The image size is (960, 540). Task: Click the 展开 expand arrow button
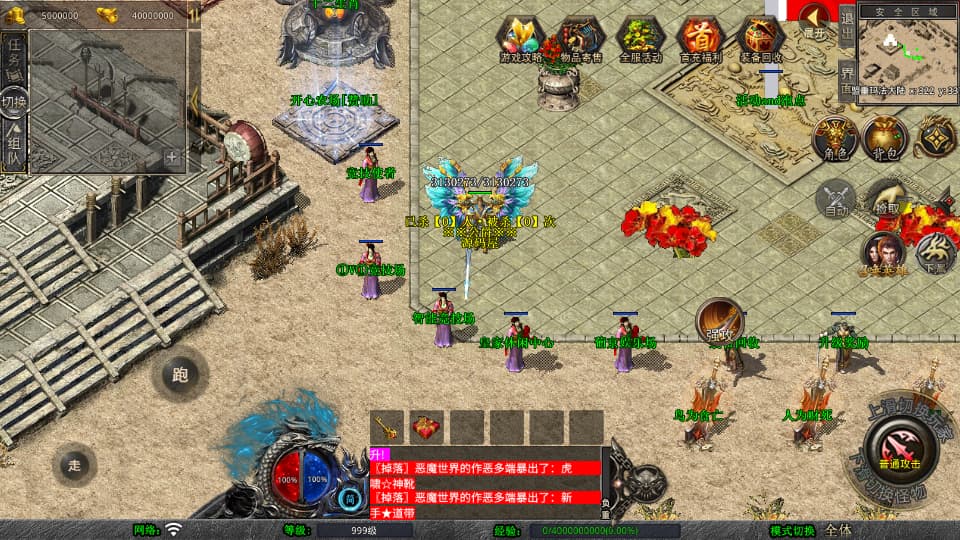pyautogui.click(x=815, y=19)
